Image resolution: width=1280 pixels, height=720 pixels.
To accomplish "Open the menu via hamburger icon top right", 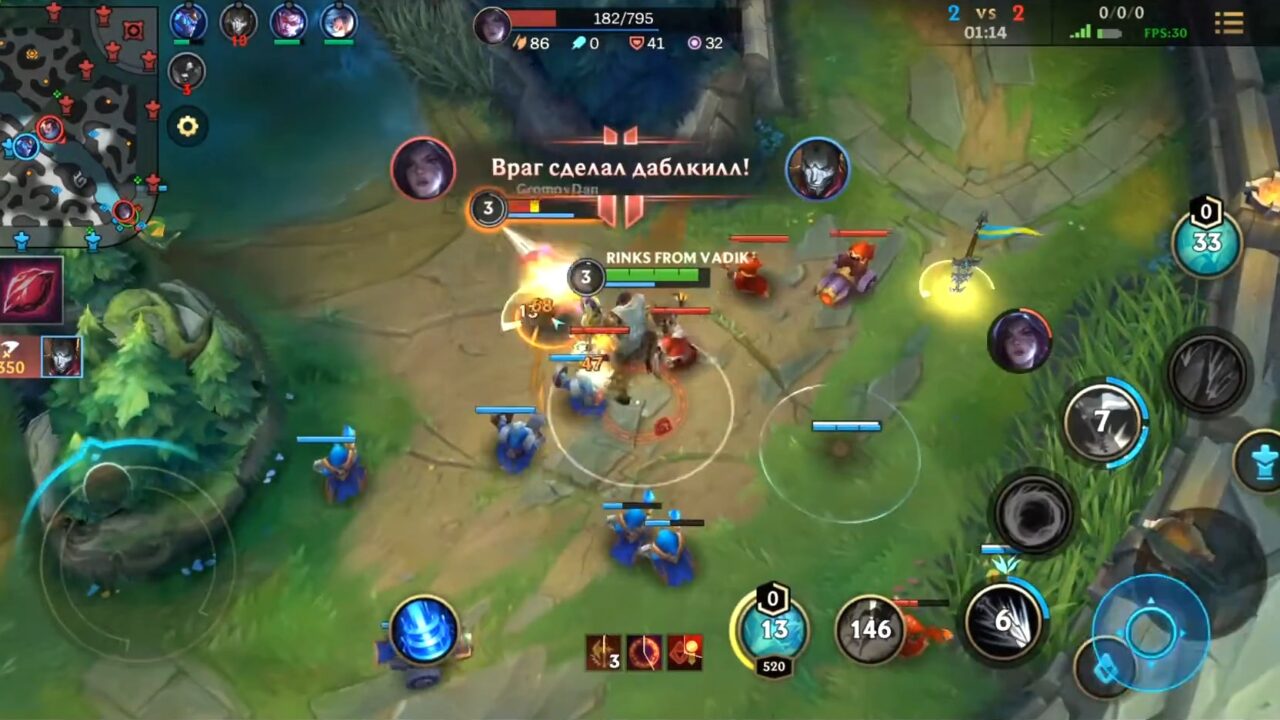I will (x=1229, y=24).
